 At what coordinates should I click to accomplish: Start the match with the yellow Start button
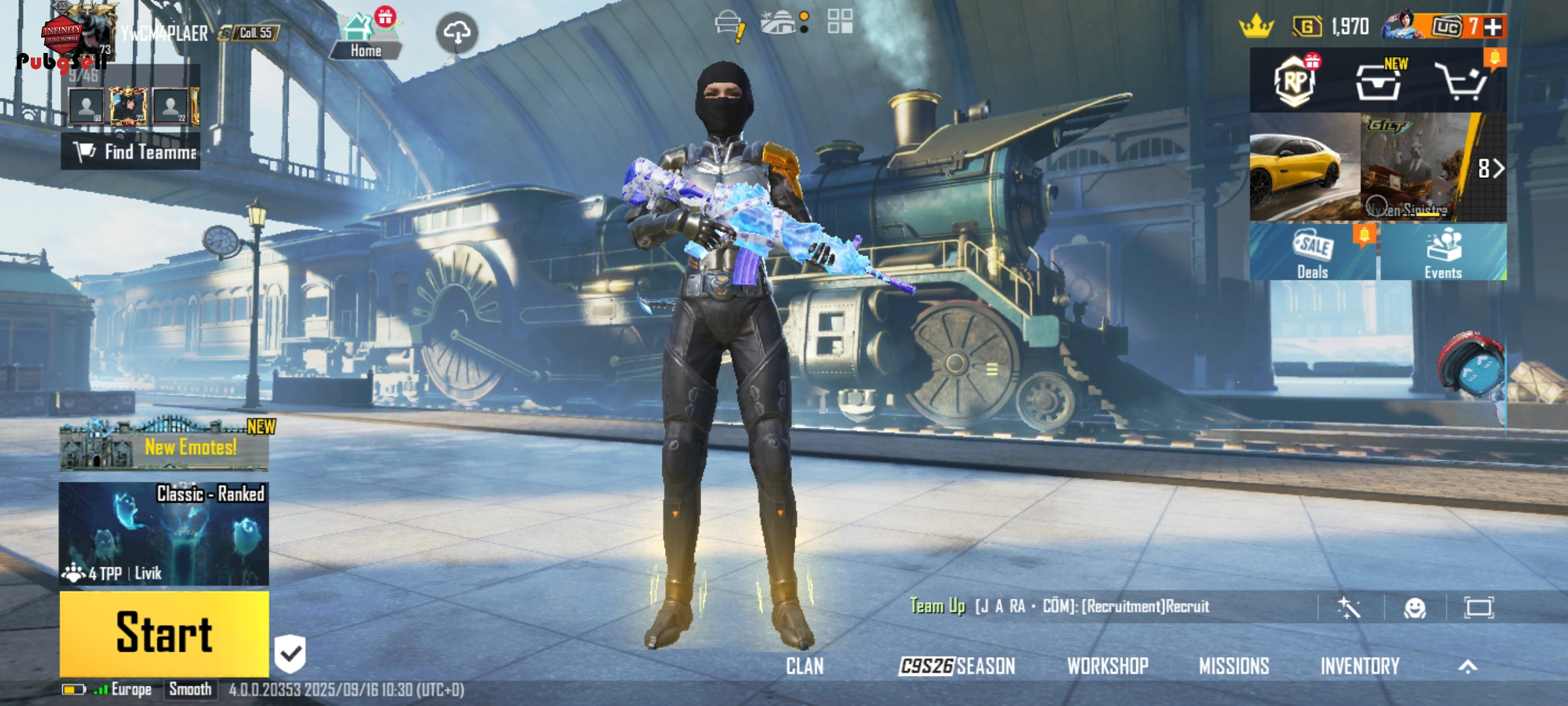164,633
